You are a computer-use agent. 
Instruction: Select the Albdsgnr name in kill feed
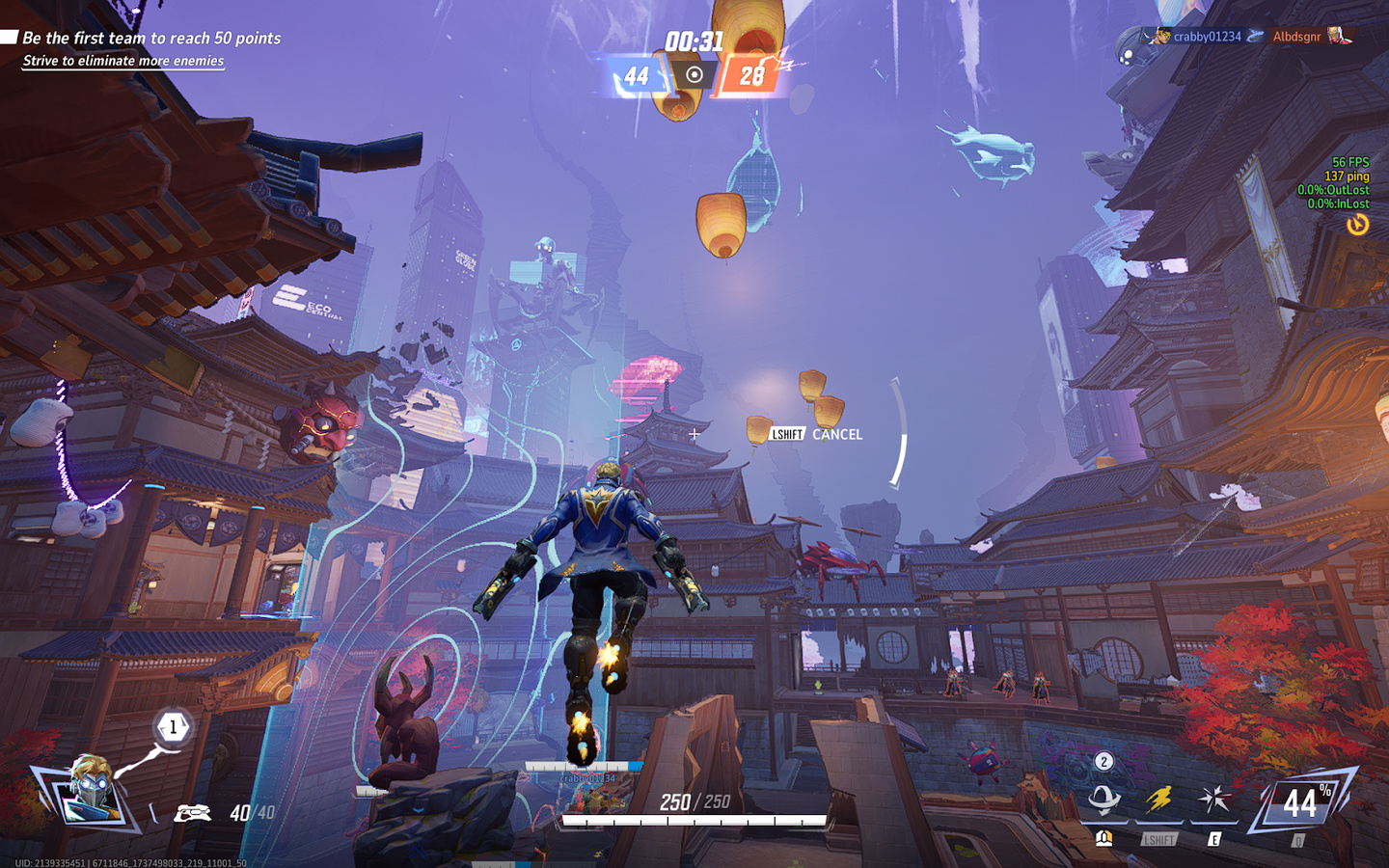point(1296,37)
